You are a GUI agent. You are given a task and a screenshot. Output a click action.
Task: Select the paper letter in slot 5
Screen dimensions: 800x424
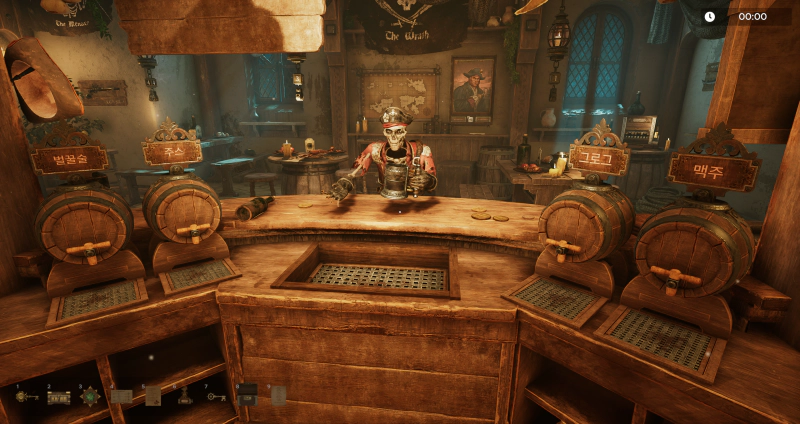point(153,396)
